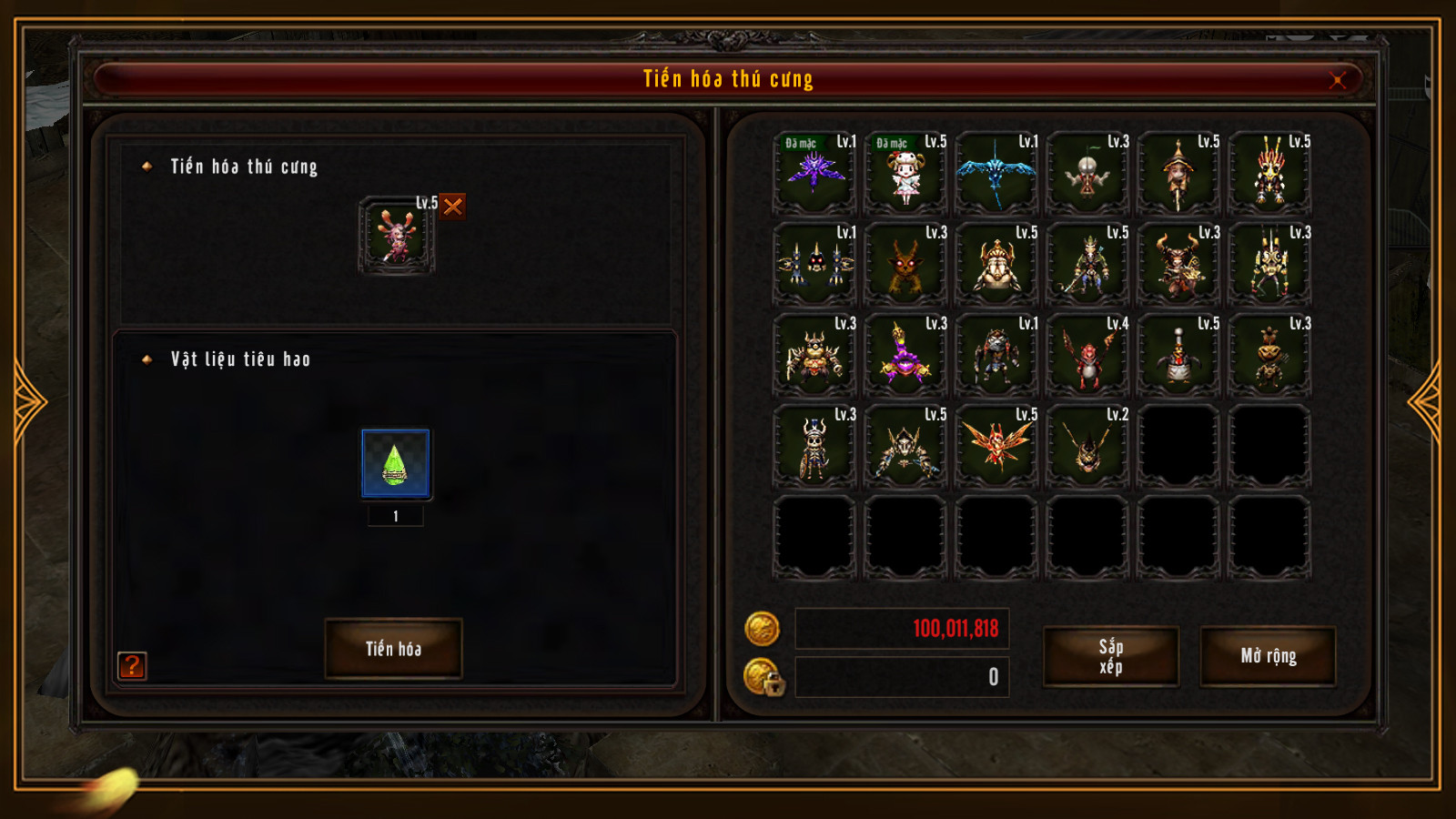Open the question mark help
The height and width of the screenshot is (819, 1456).
click(132, 666)
